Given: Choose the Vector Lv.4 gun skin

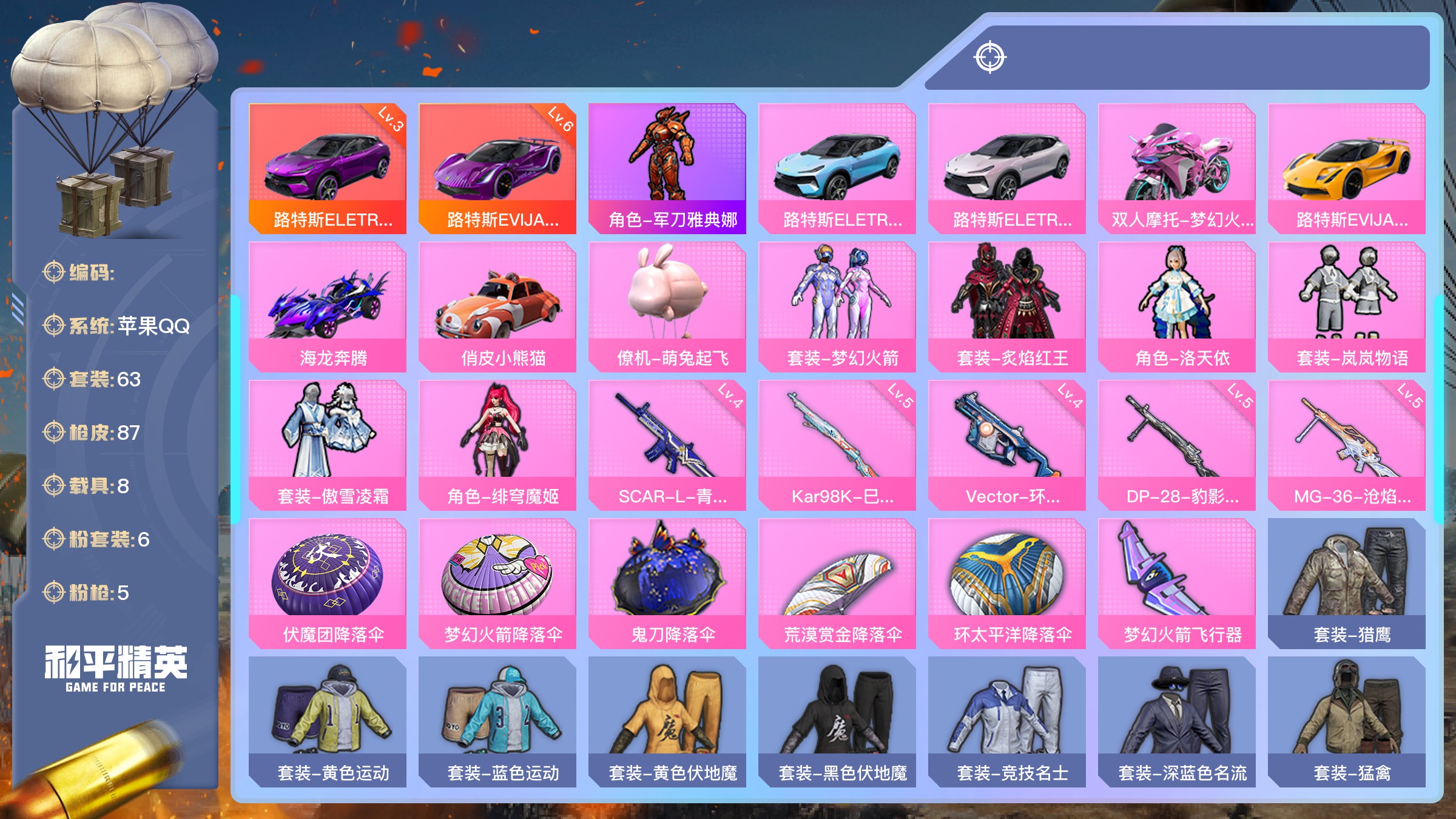Looking at the screenshot, I should [x=1006, y=445].
